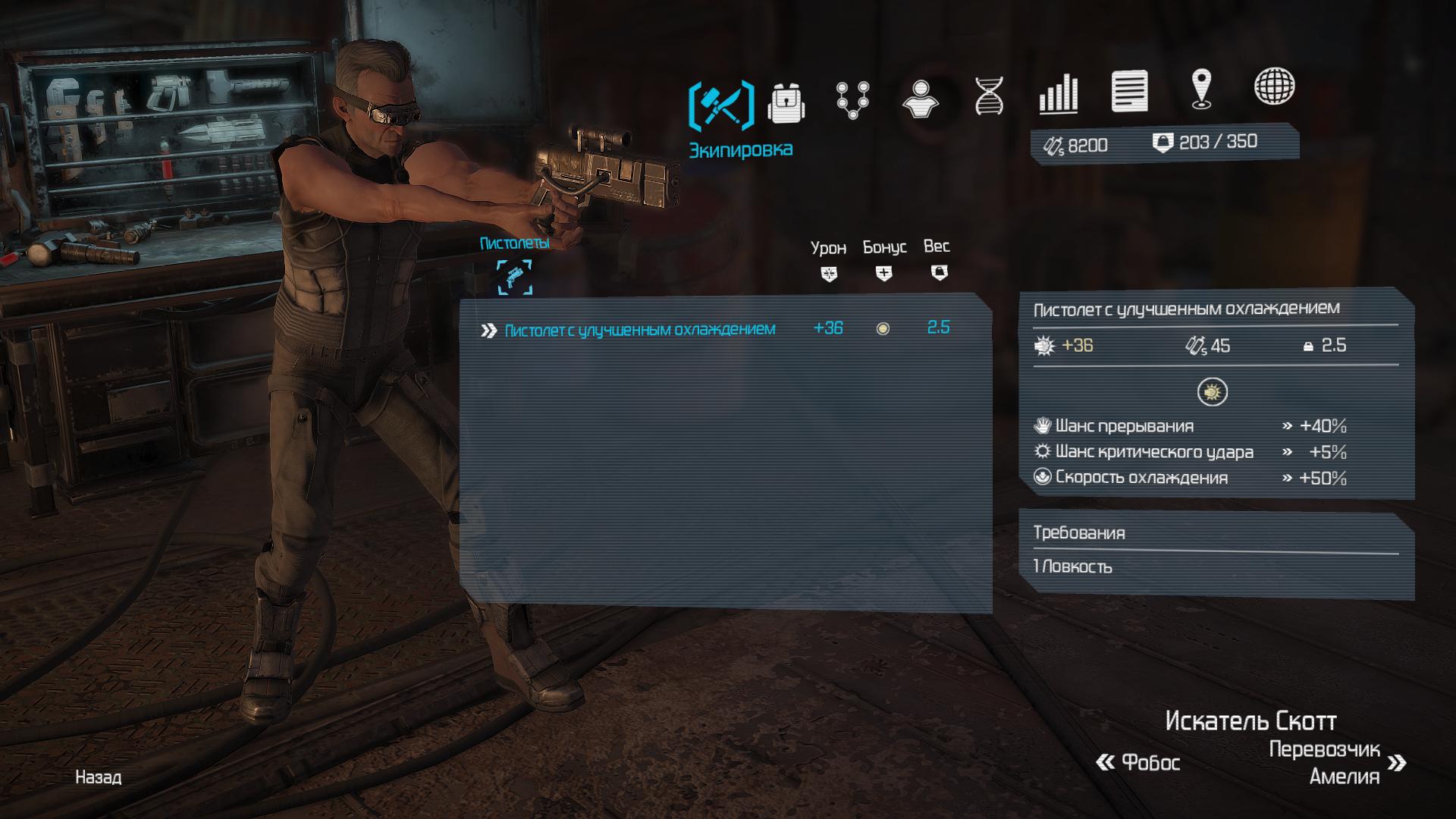Sort list by bonus (Бонус) column
The height and width of the screenshot is (819, 1456).
884,260
